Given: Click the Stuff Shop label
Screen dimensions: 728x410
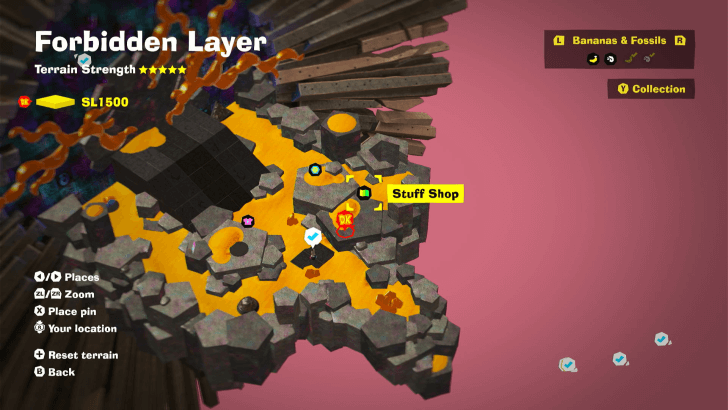Looking at the screenshot, I should [425, 193].
